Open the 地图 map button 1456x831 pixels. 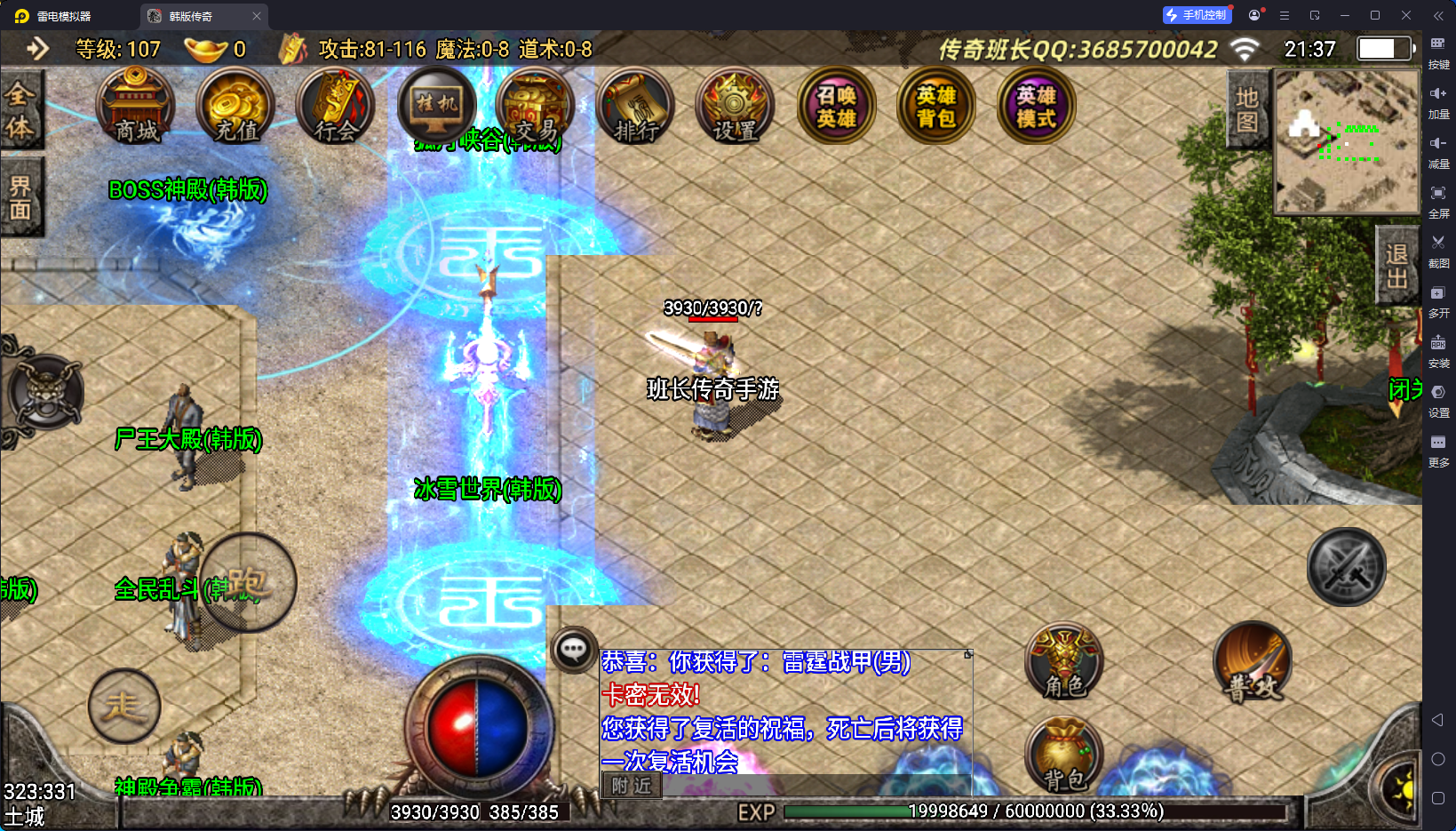1246,109
